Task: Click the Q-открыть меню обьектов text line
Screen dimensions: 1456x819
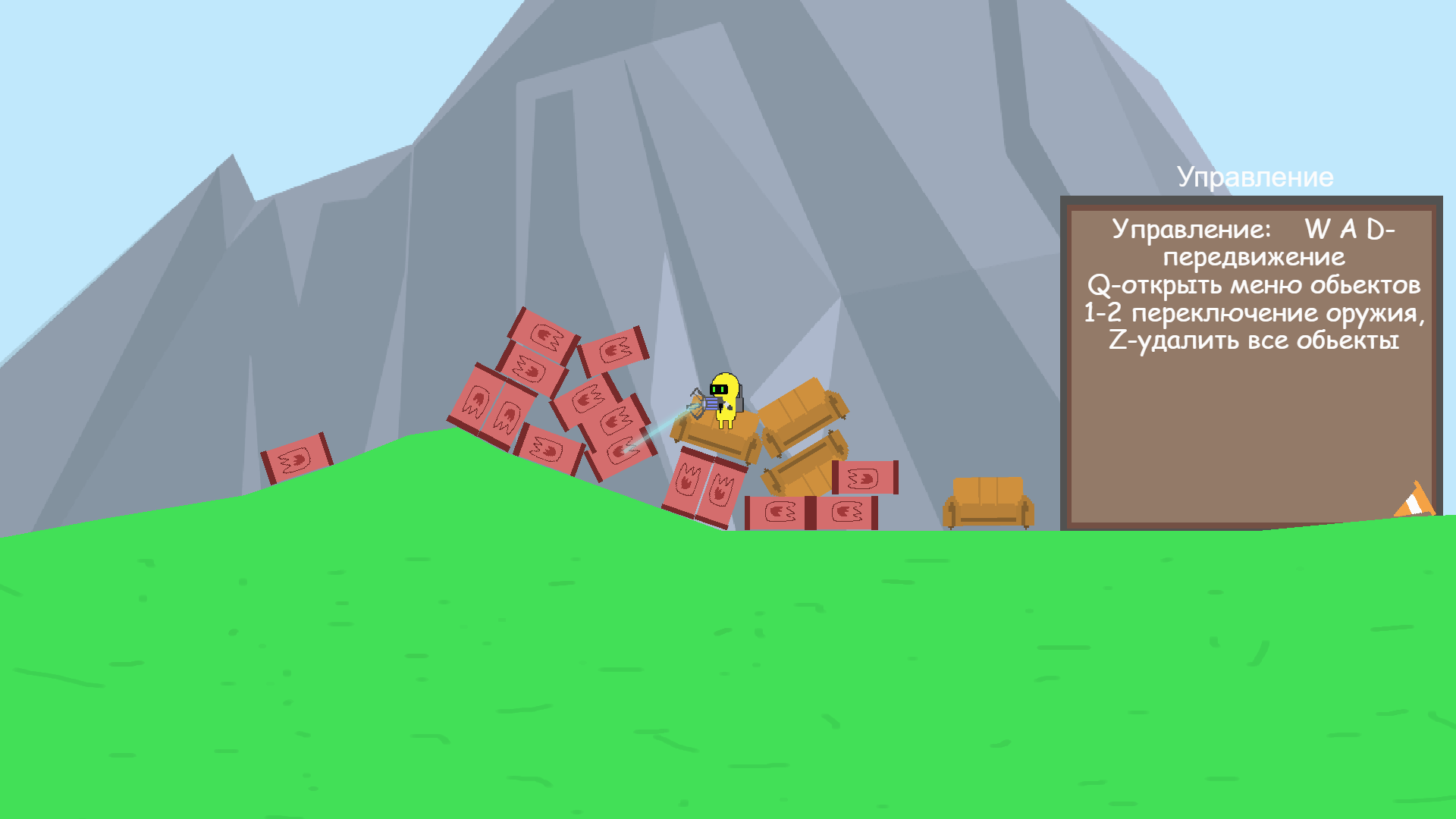Action: point(1255,287)
